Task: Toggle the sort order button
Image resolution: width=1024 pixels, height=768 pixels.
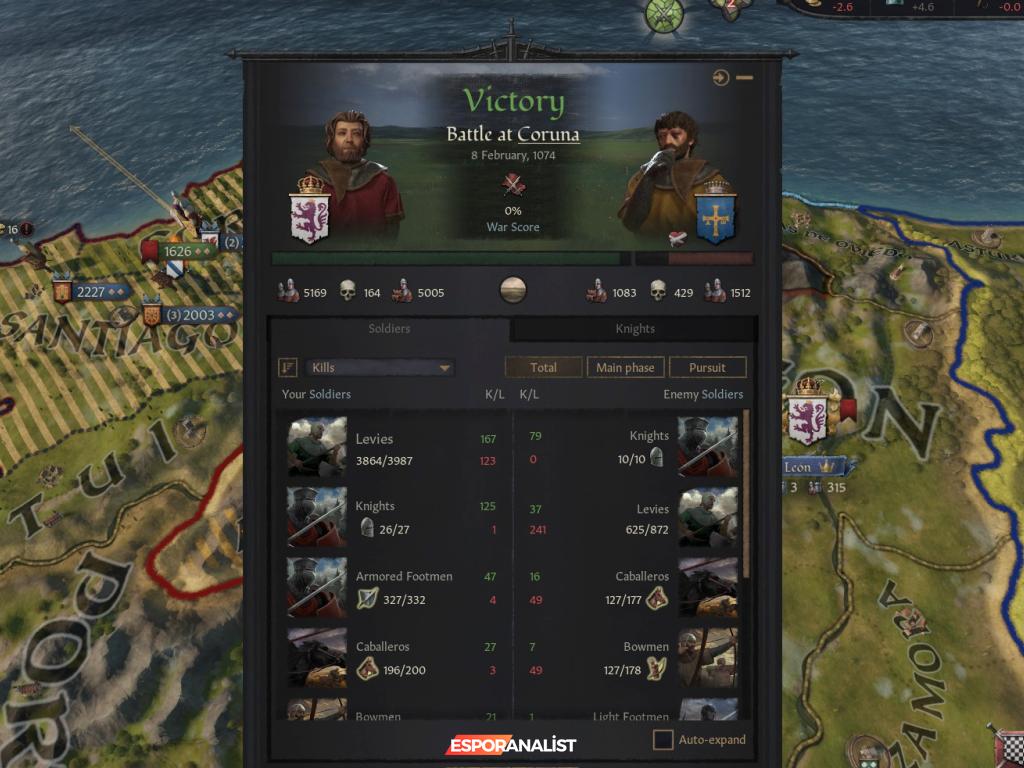Action: point(288,368)
